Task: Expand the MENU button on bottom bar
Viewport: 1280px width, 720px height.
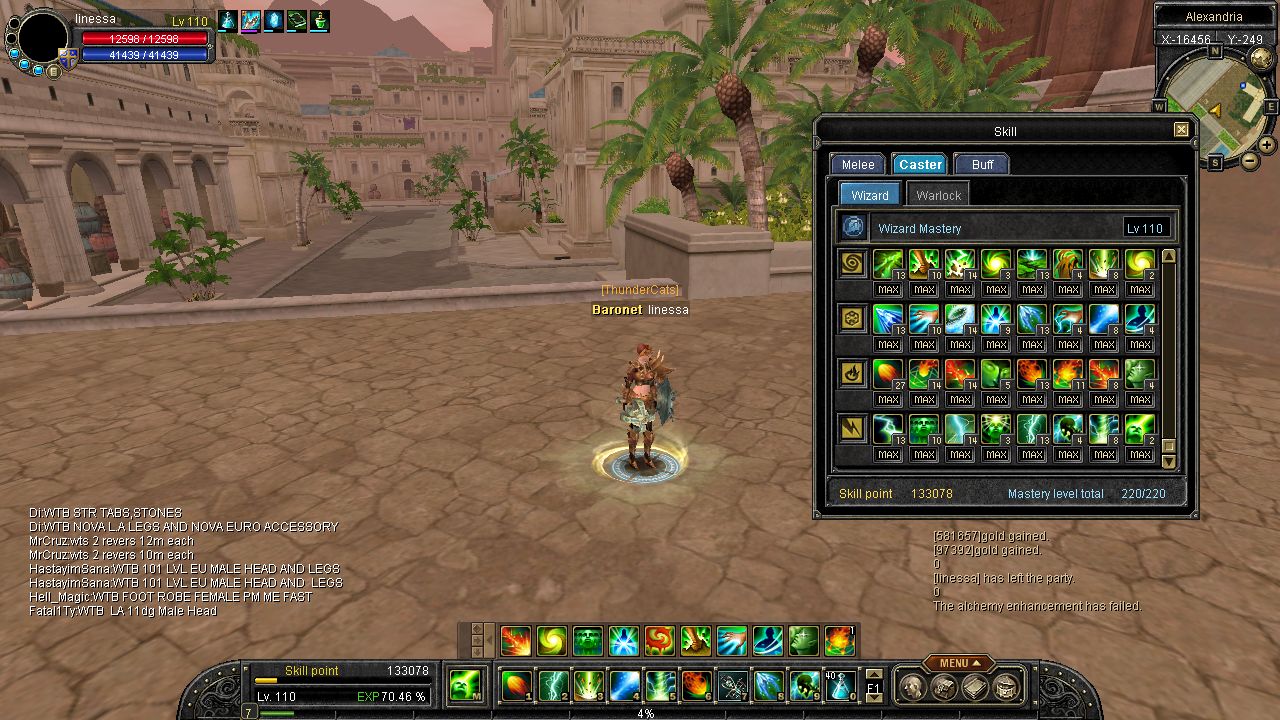Action: click(x=958, y=663)
